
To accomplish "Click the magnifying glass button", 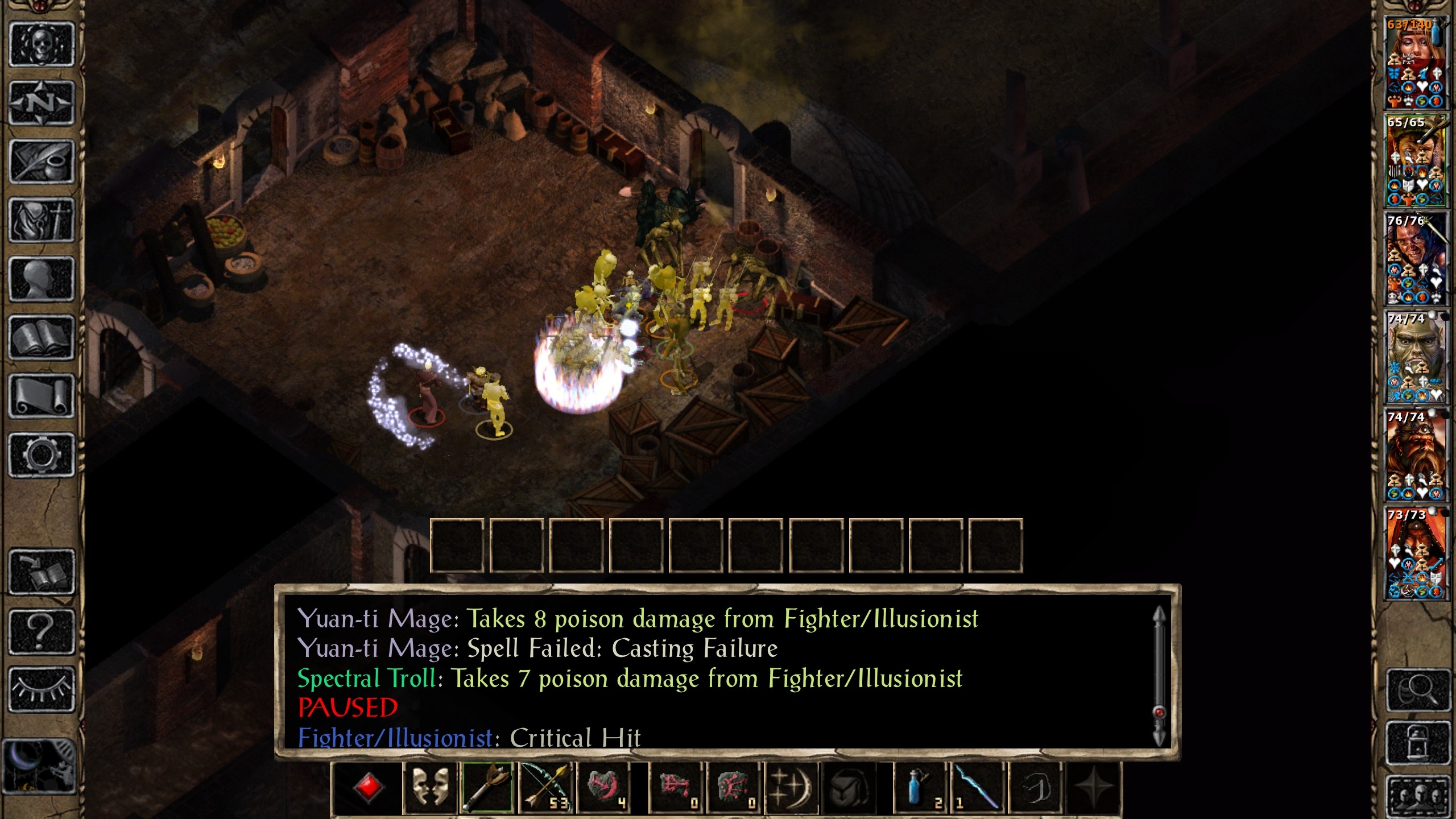I will (1418, 690).
